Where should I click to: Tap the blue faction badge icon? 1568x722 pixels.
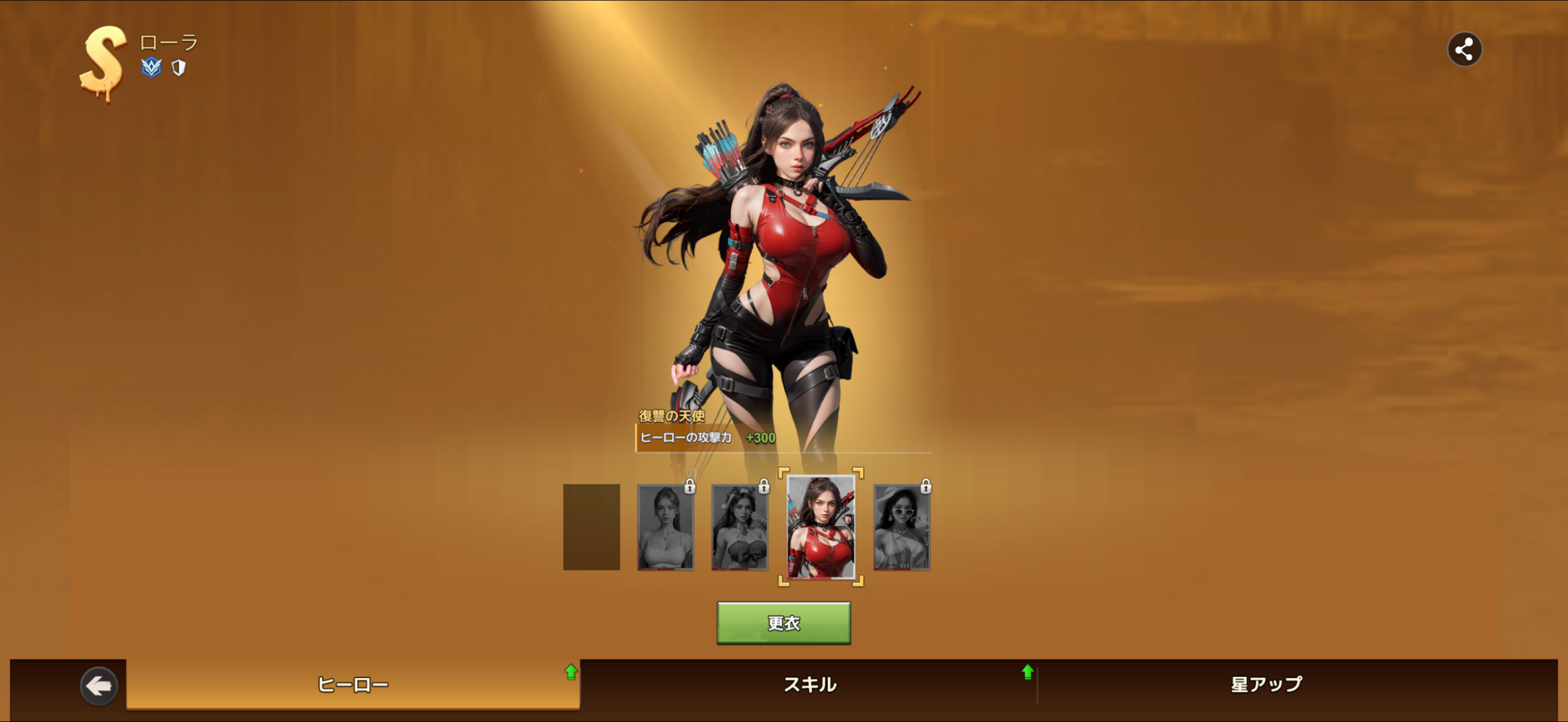coord(151,67)
